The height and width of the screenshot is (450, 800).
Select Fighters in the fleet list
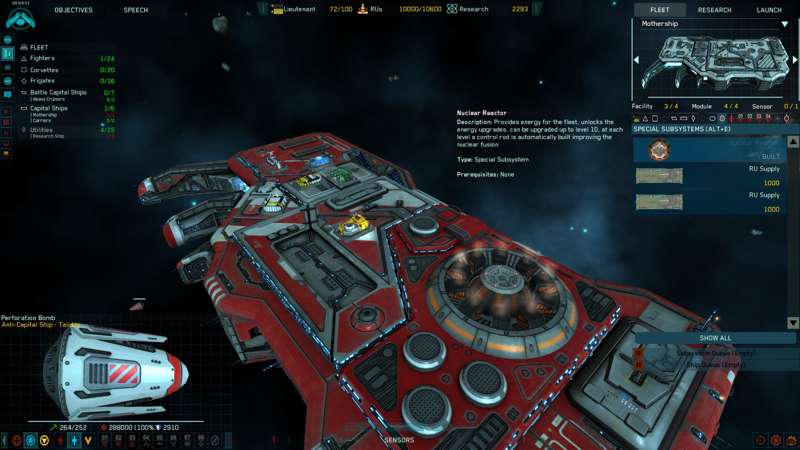pos(43,59)
